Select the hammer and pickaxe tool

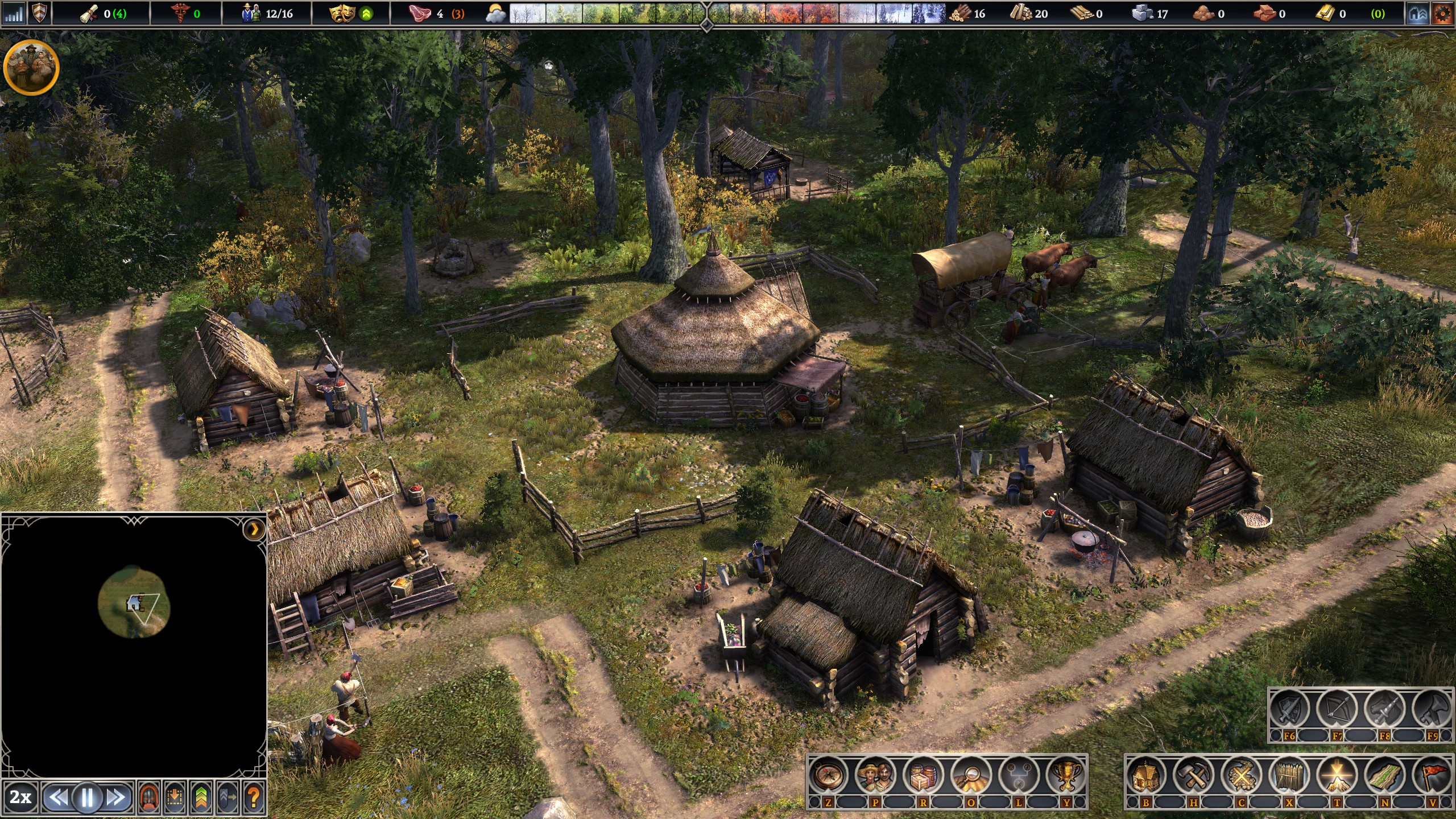pos(1193,776)
